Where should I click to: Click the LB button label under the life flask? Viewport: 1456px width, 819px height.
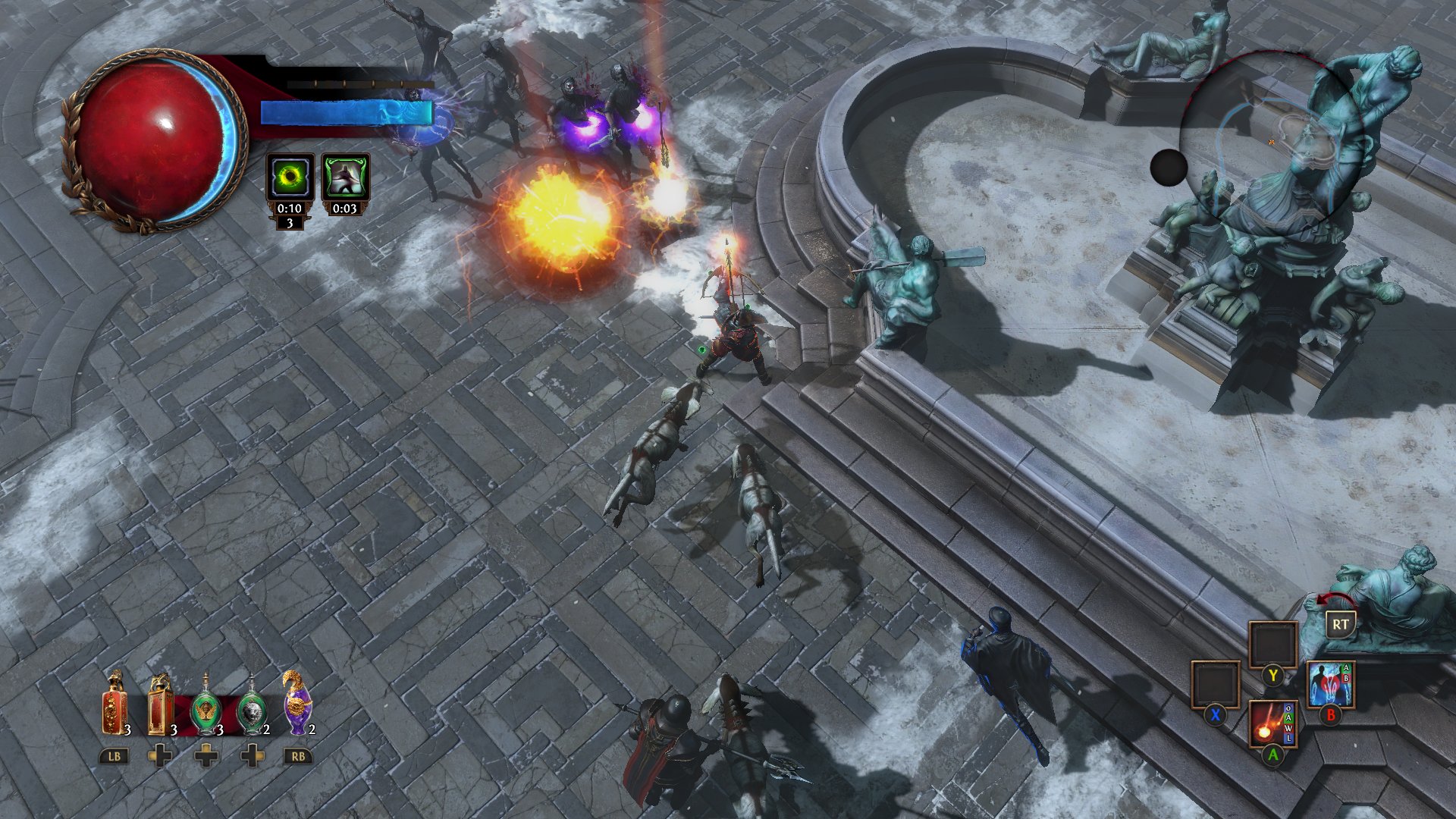(x=112, y=755)
